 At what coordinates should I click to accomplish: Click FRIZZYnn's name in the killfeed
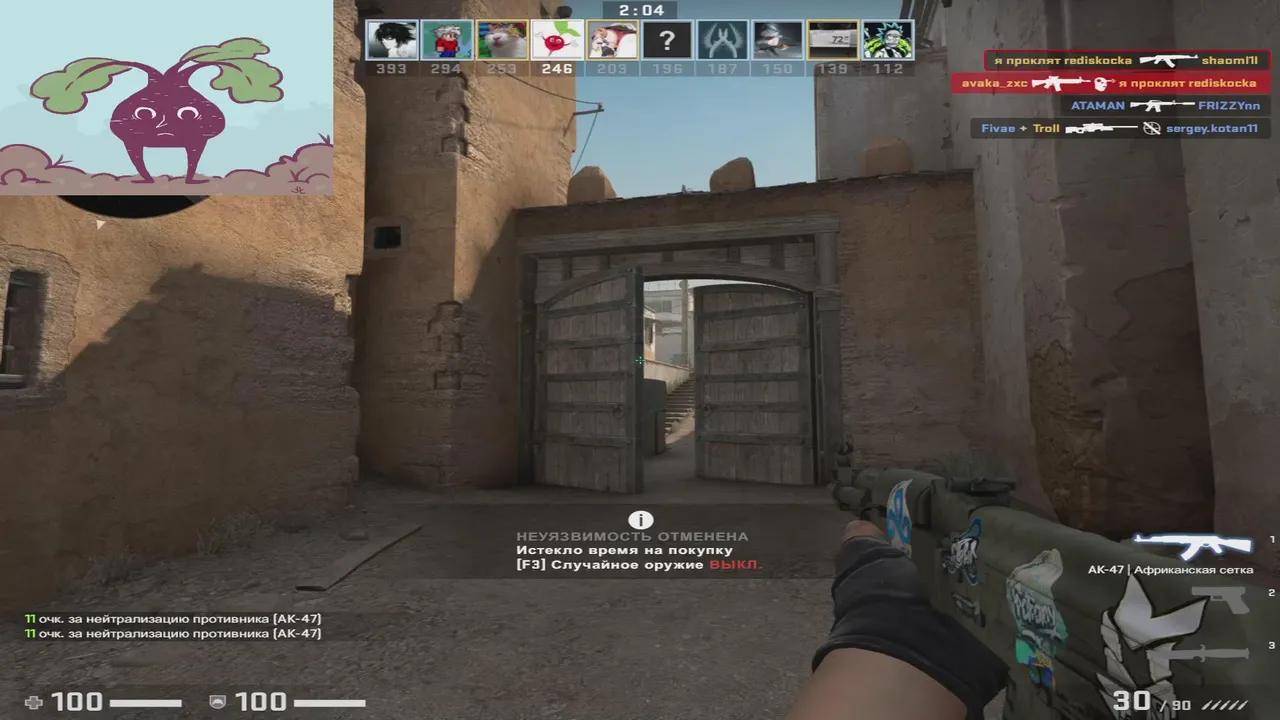click(1229, 107)
